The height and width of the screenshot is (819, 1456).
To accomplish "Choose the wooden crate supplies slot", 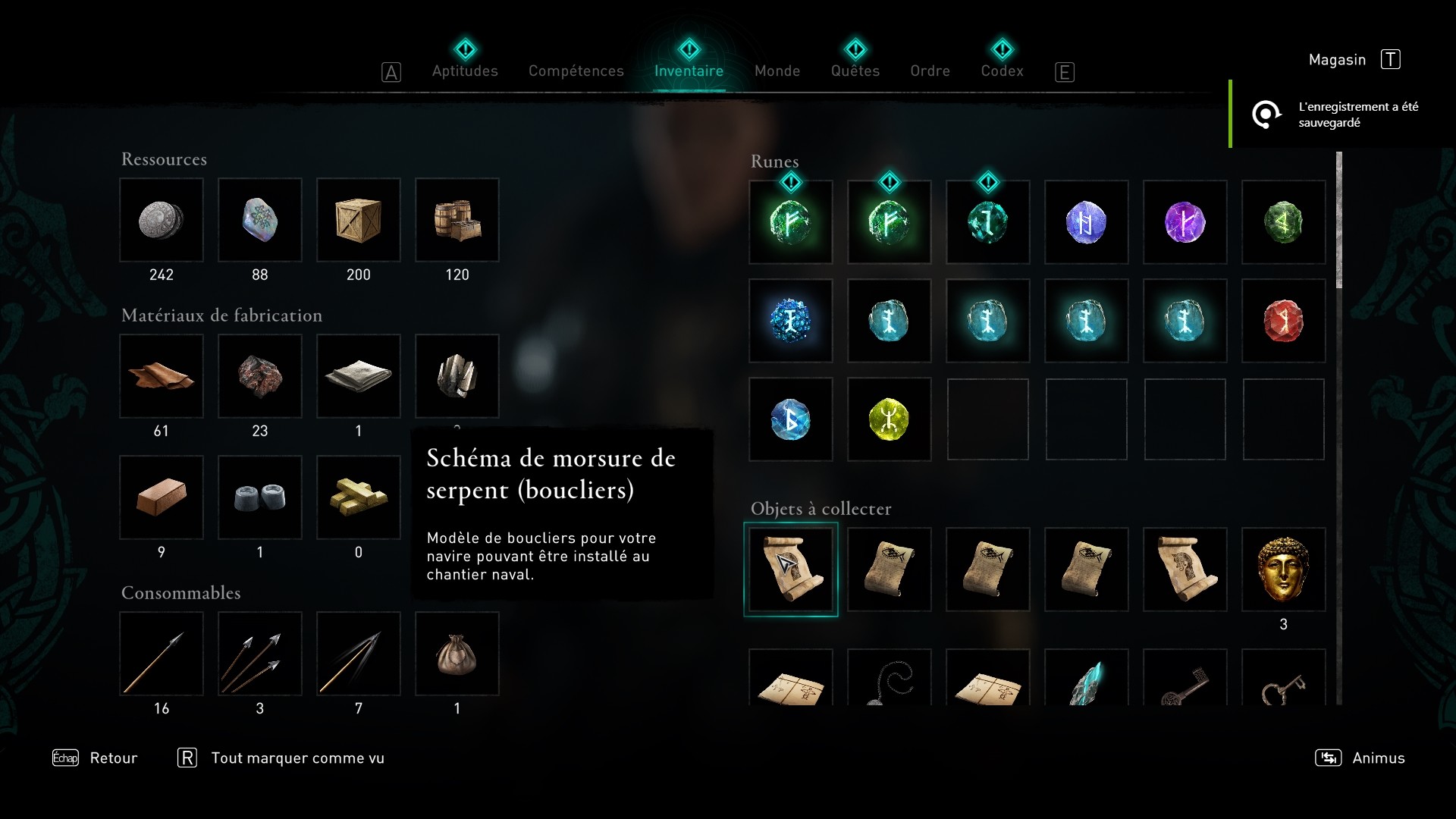I will tap(359, 221).
